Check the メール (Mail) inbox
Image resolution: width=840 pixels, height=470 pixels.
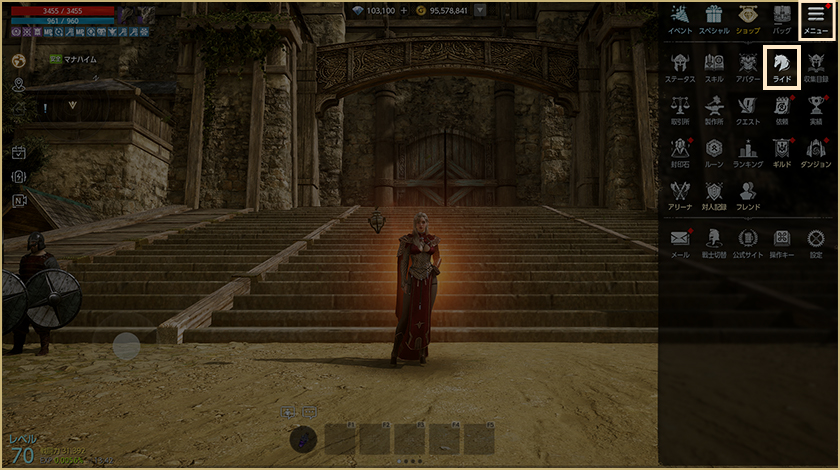tap(680, 242)
